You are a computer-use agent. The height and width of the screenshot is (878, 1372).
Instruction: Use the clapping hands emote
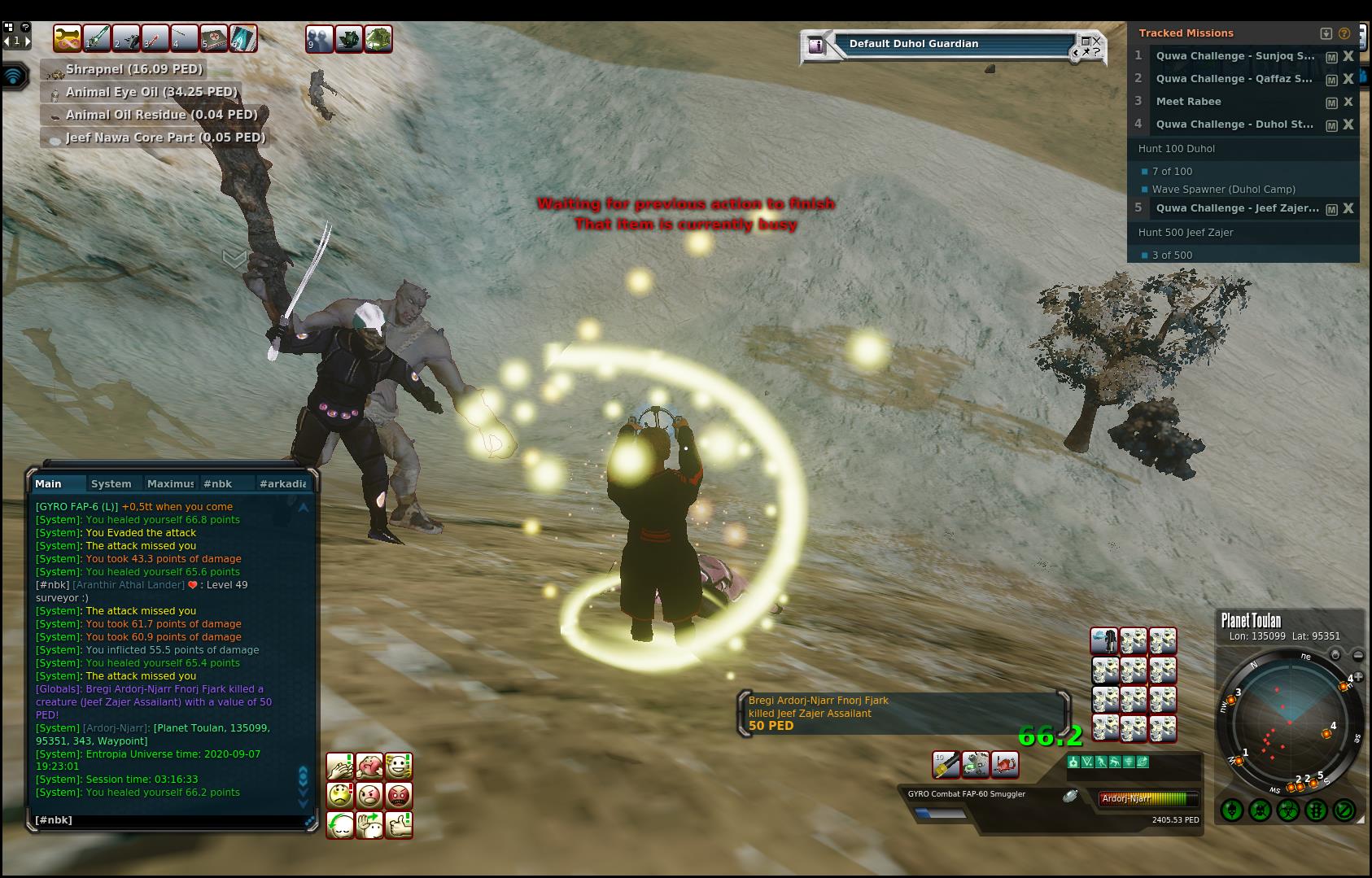(x=340, y=766)
